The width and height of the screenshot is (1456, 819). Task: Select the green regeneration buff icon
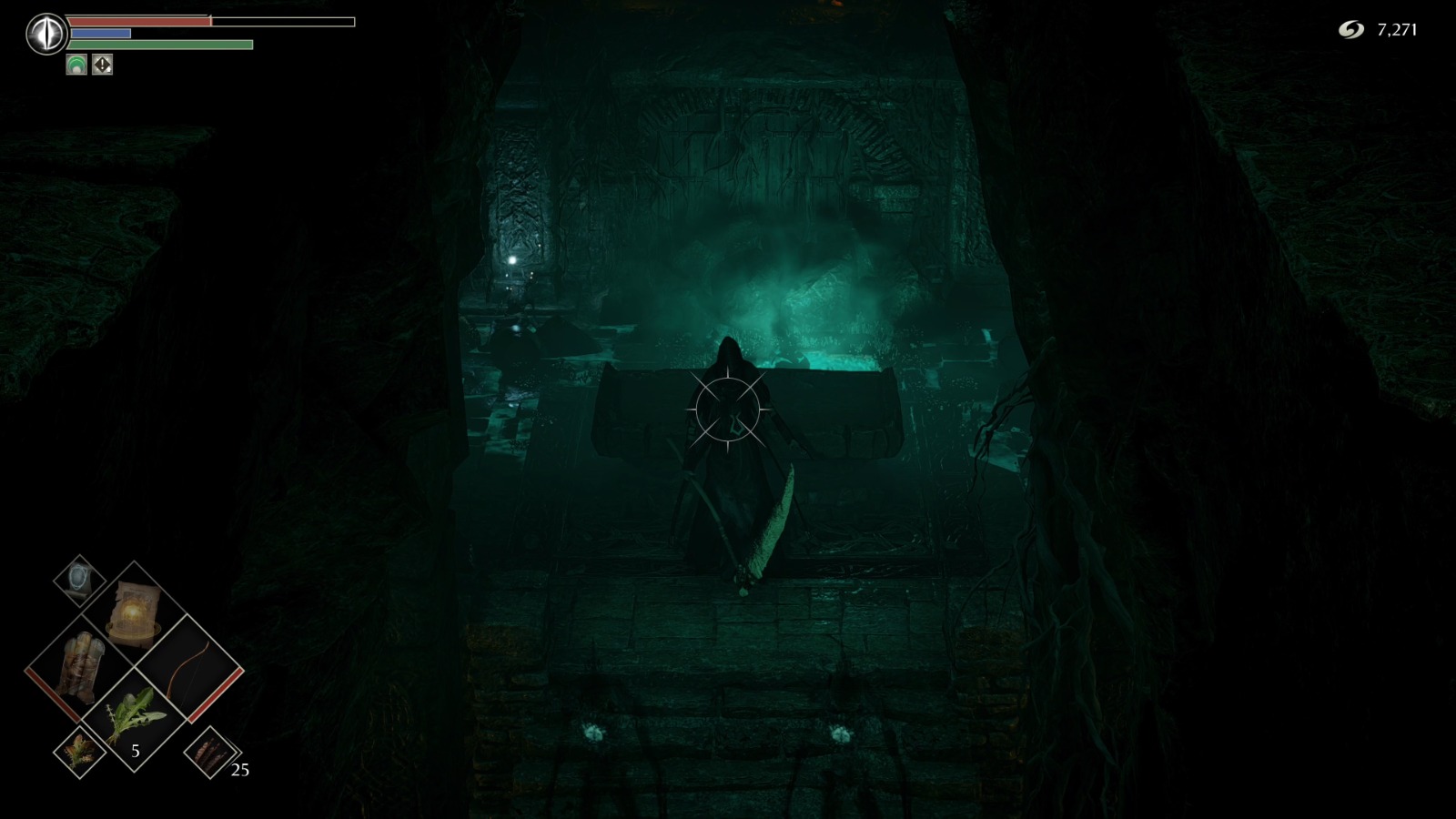[76, 64]
